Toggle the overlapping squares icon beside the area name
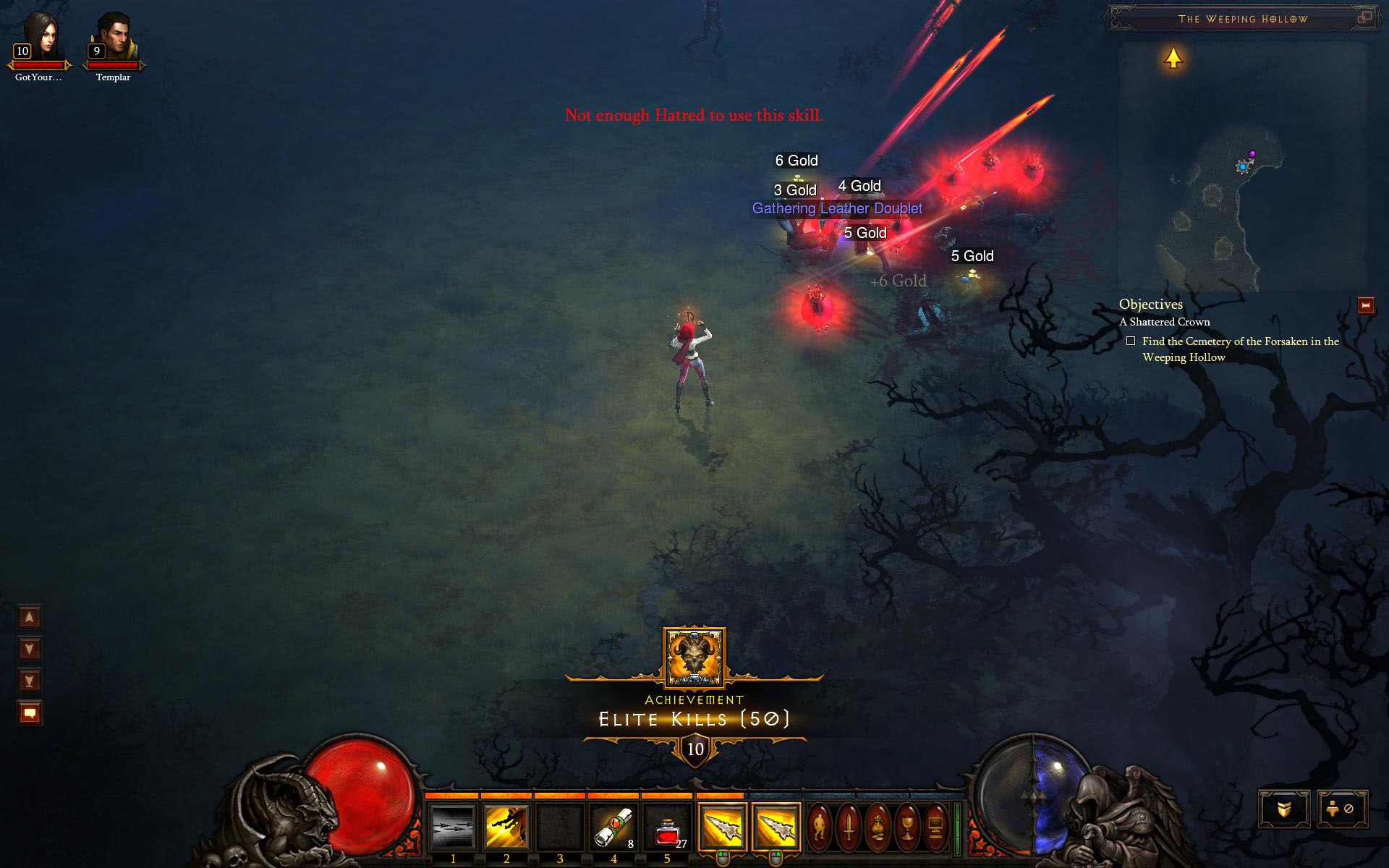This screenshot has height=868, width=1389. point(1364,17)
